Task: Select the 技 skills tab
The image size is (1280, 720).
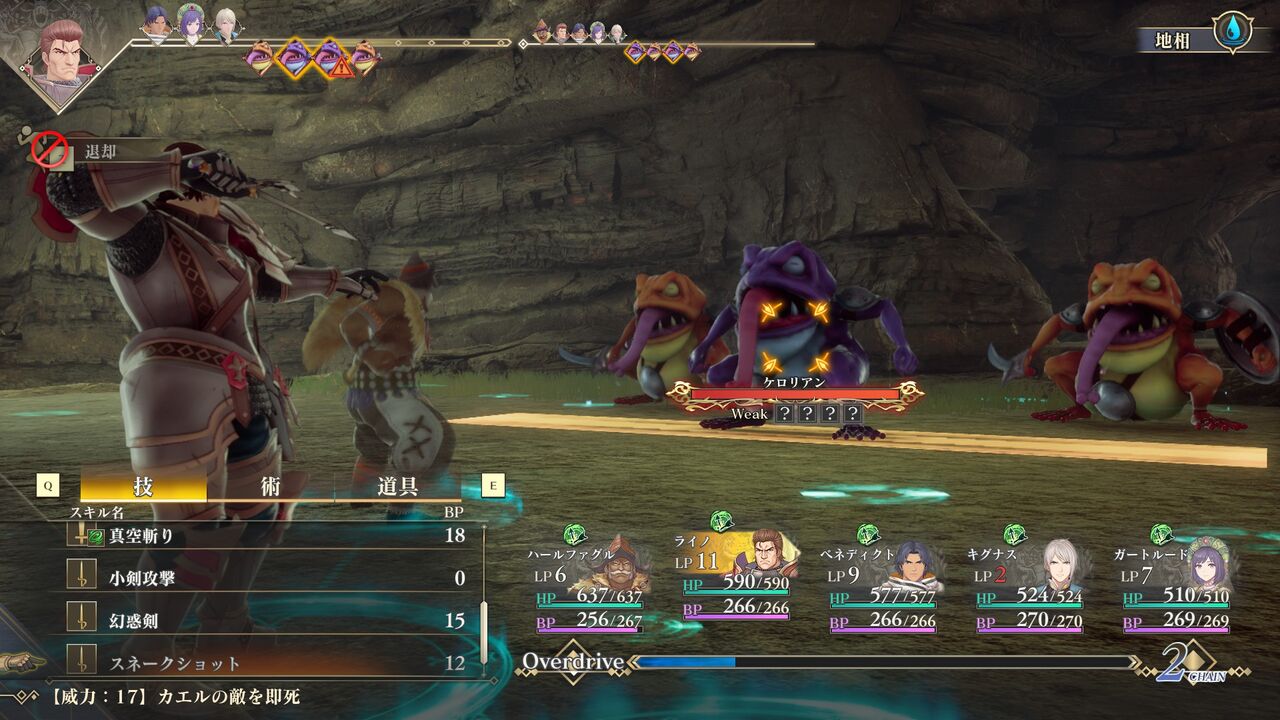Action: tap(143, 487)
